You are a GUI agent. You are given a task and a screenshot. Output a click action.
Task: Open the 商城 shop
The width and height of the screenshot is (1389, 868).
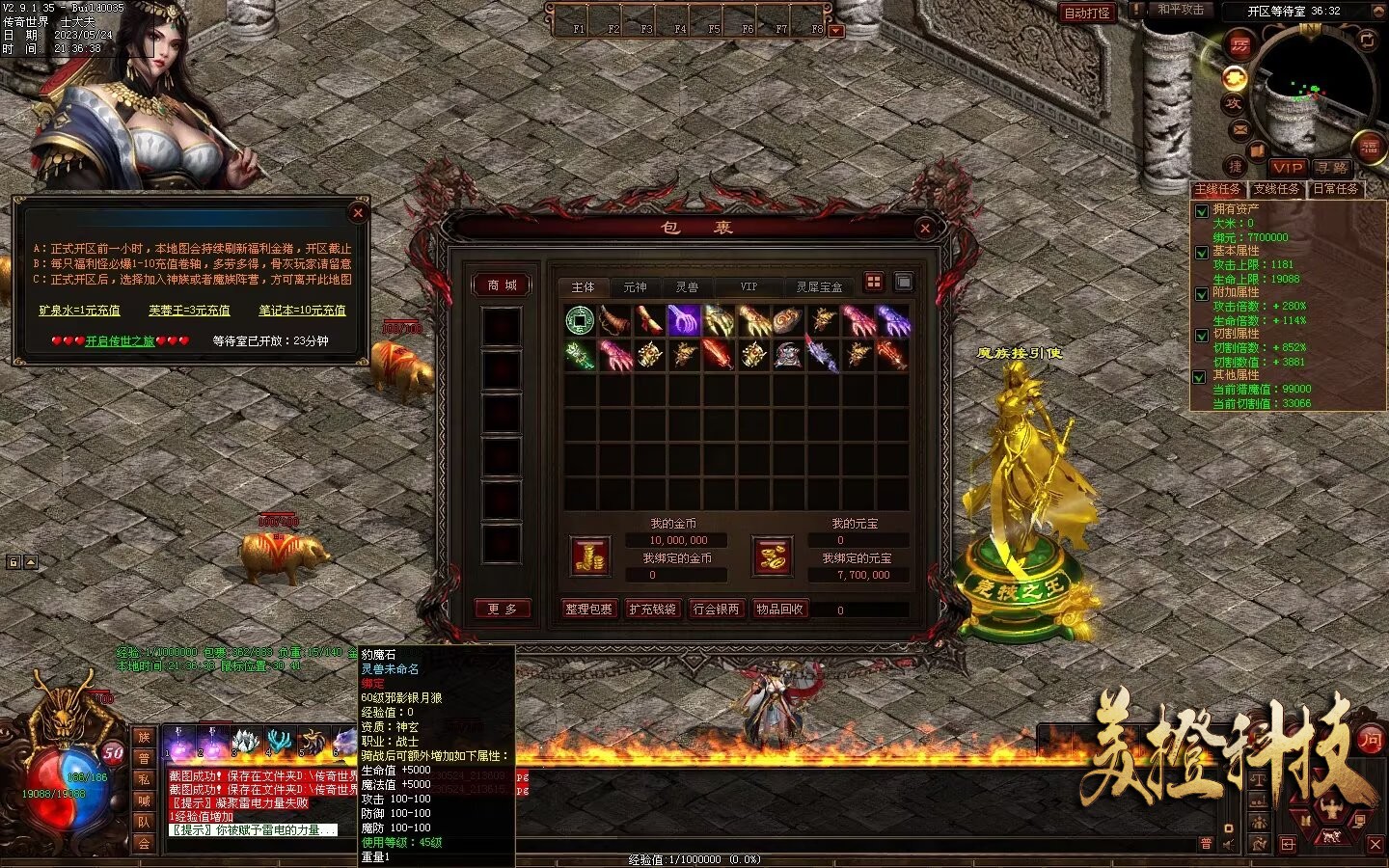(502, 285)
